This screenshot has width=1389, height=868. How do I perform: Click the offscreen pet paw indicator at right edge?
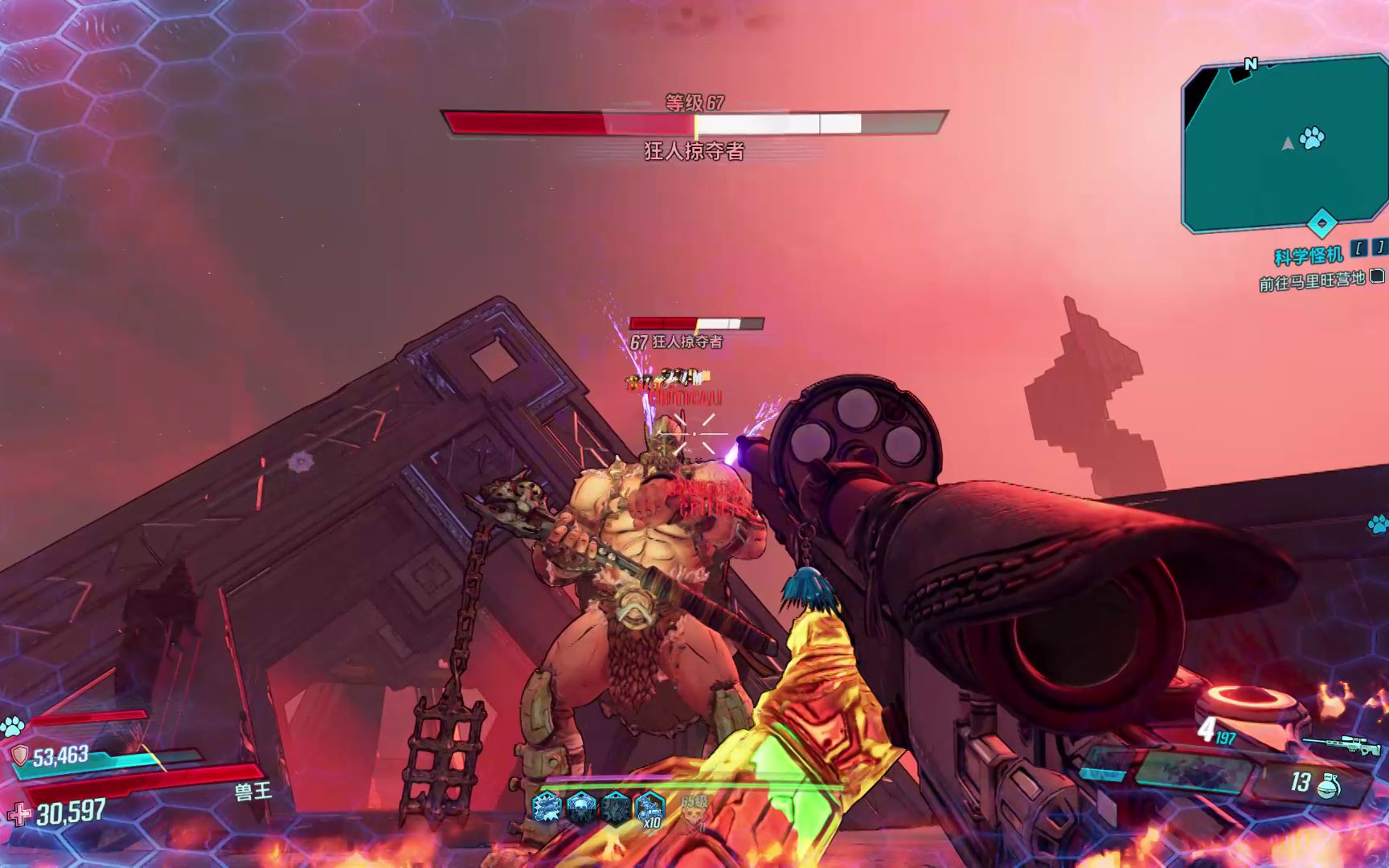click(1378, 525)
